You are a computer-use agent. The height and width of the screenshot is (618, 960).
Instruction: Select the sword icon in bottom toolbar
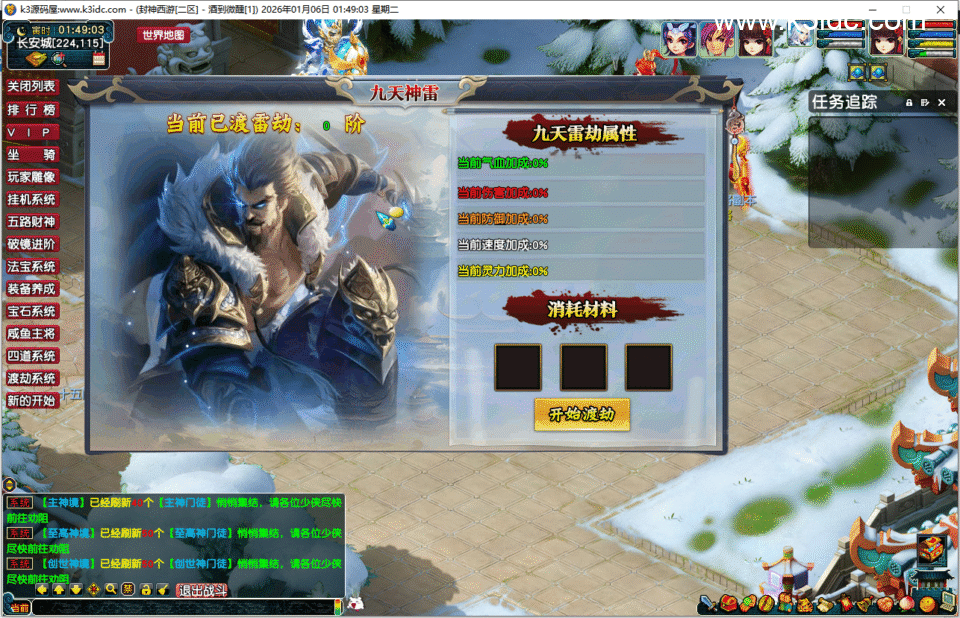[x=708, y=603]
